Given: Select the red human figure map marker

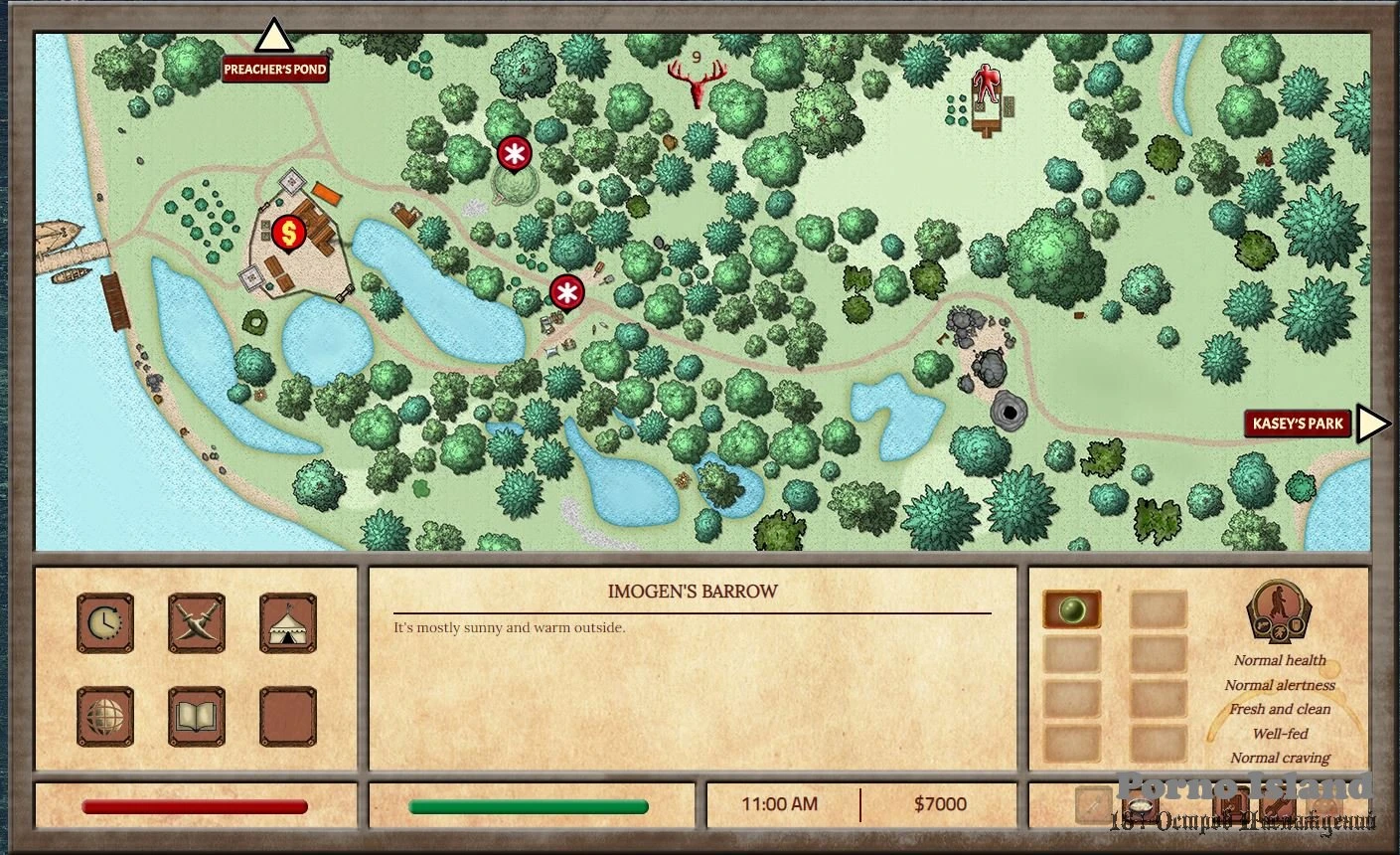Looking at the screenshot, I should pos(986,85).
